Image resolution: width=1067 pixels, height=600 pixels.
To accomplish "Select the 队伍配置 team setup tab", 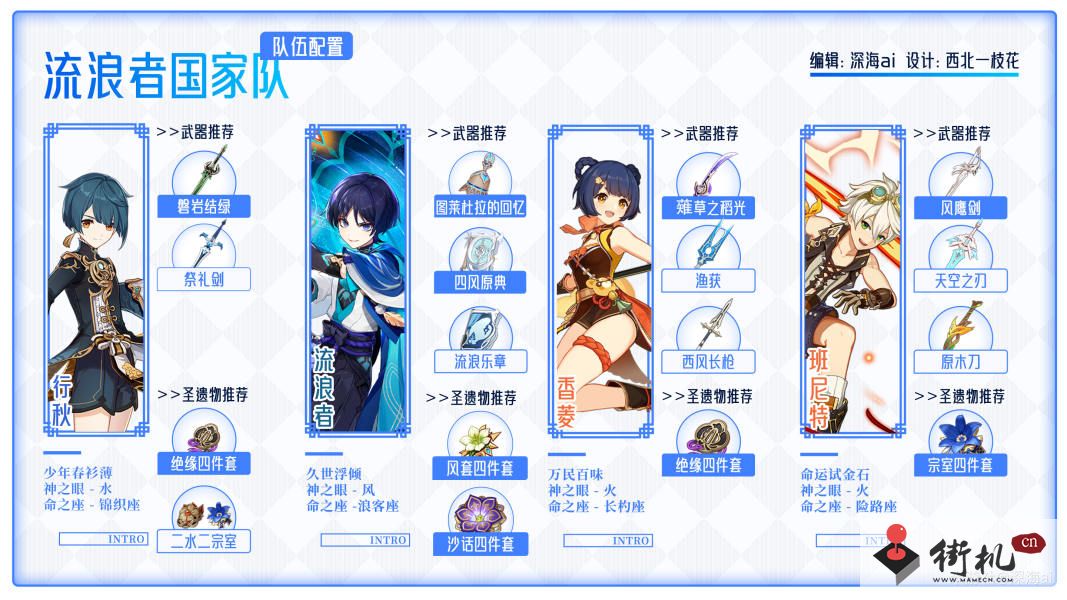I will click(x=306, y=45).
